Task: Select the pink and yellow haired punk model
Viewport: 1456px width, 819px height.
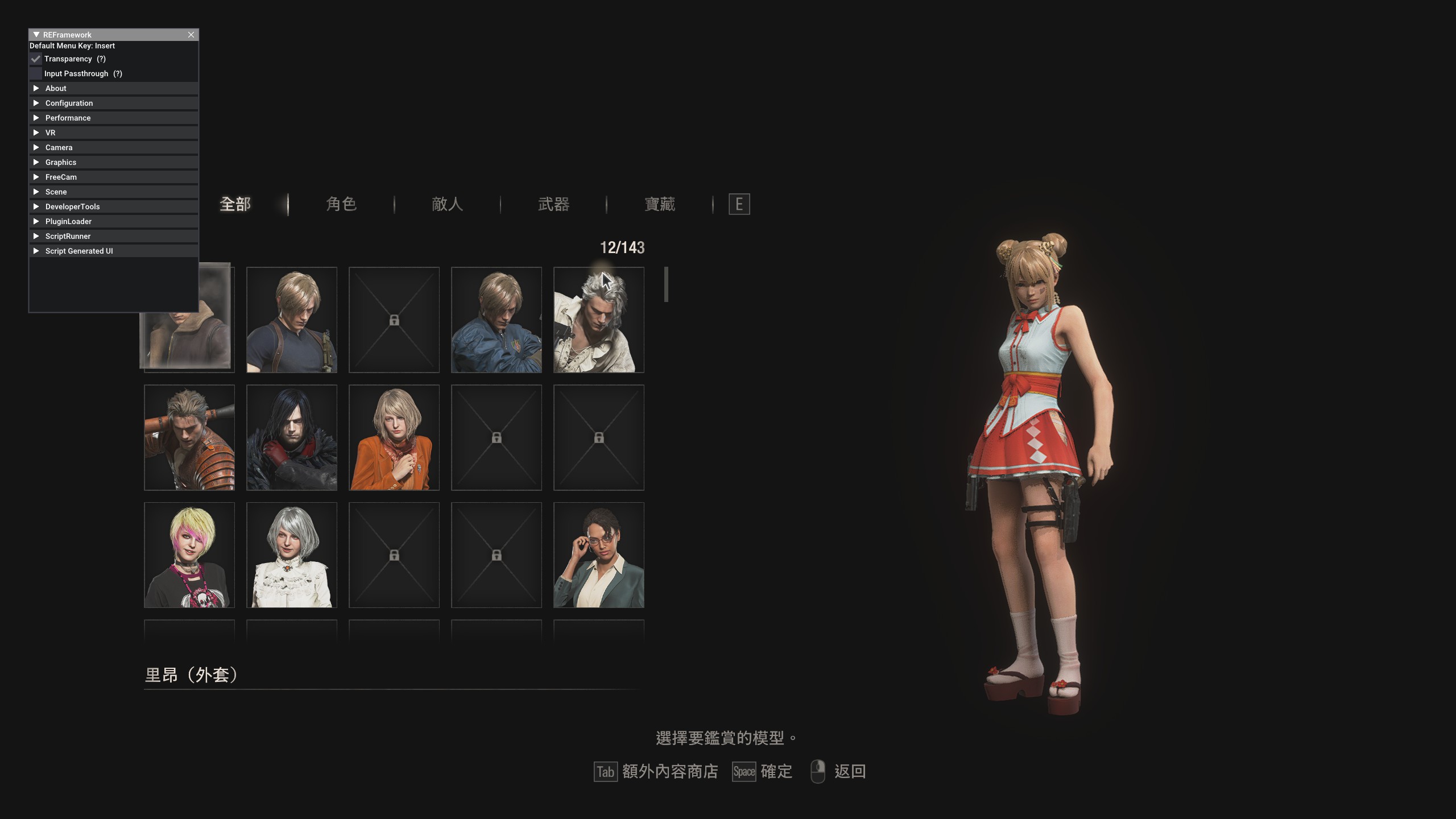Action: click(x=189, y=555)
